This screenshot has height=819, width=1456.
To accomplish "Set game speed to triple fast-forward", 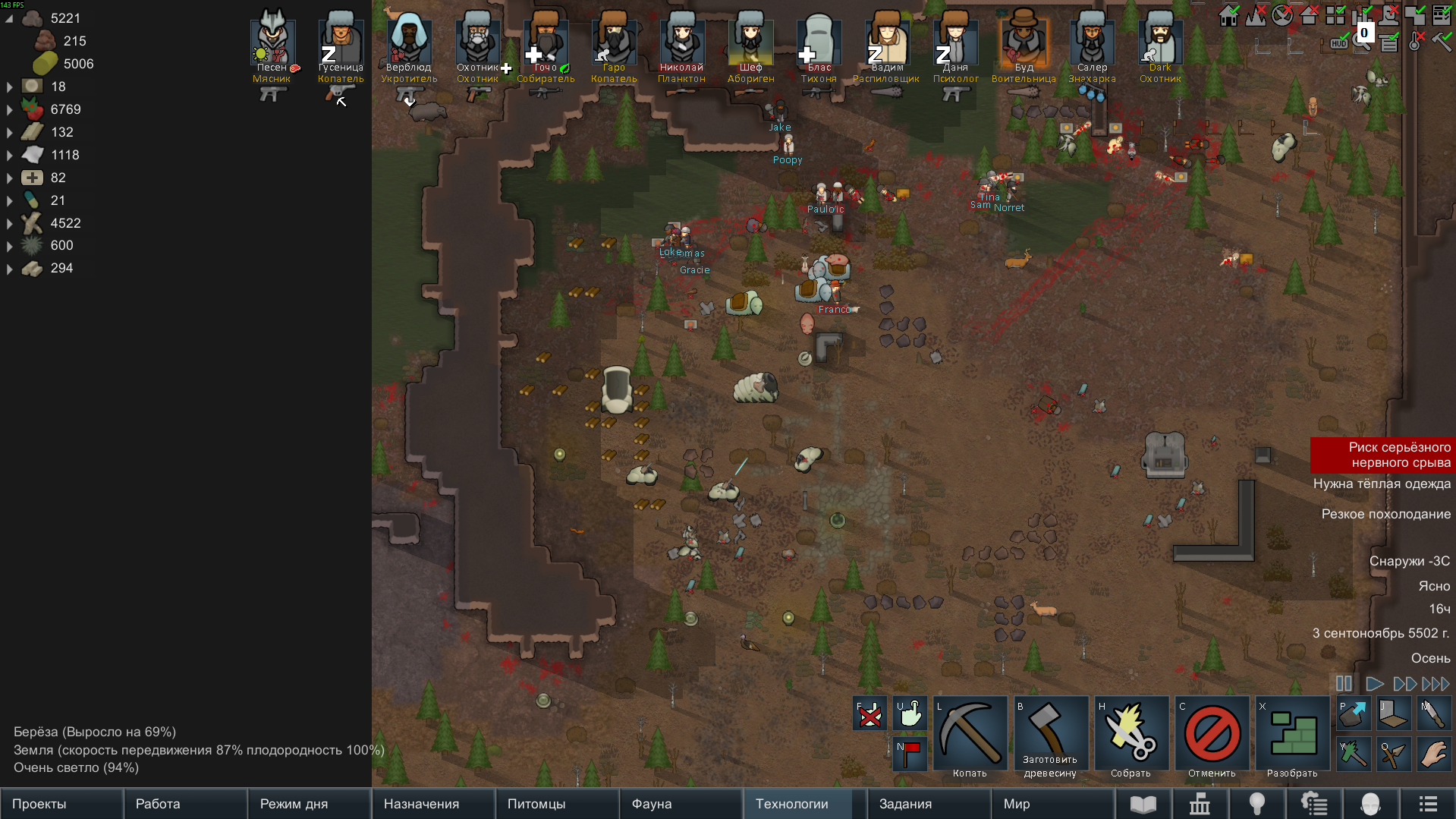I will [x=1436, y=684].
